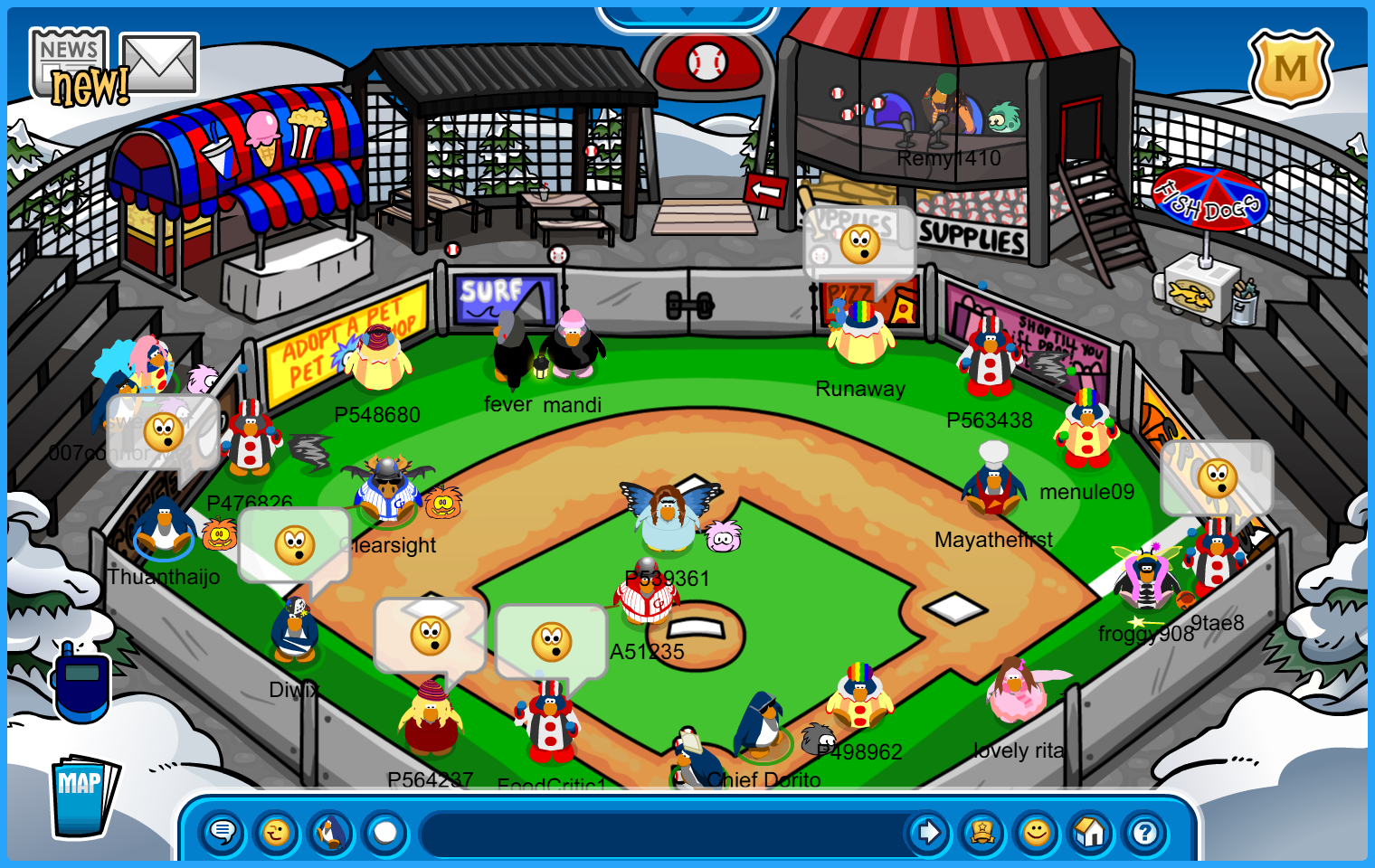Send the message with the arrow button

tap(928, 832)
